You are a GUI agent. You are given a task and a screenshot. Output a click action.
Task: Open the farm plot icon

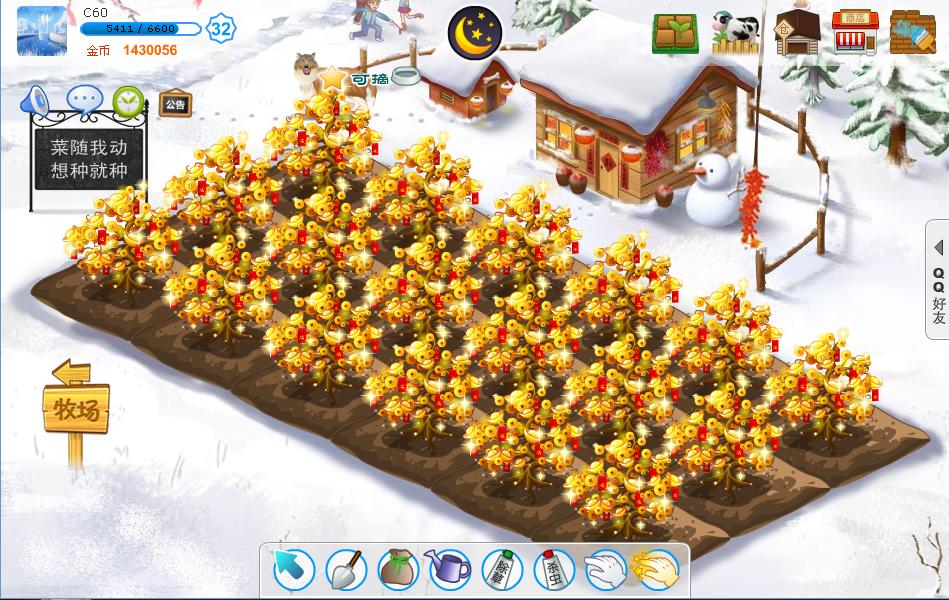(x=675, y=34)
